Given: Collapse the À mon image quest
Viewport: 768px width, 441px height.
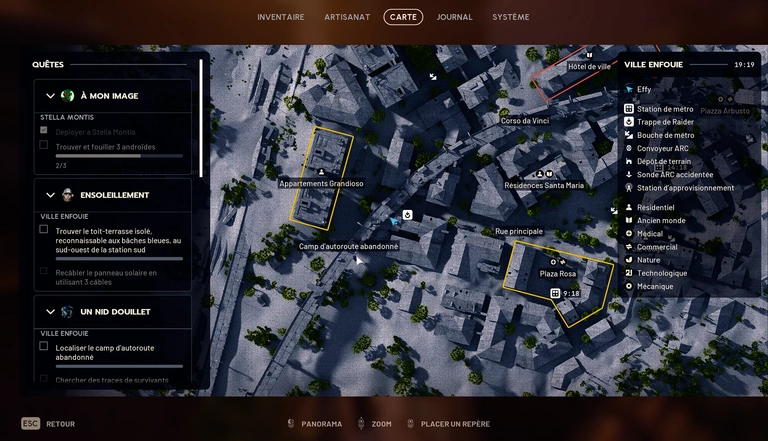Looking at the screenshot, I should pos(51,96).
